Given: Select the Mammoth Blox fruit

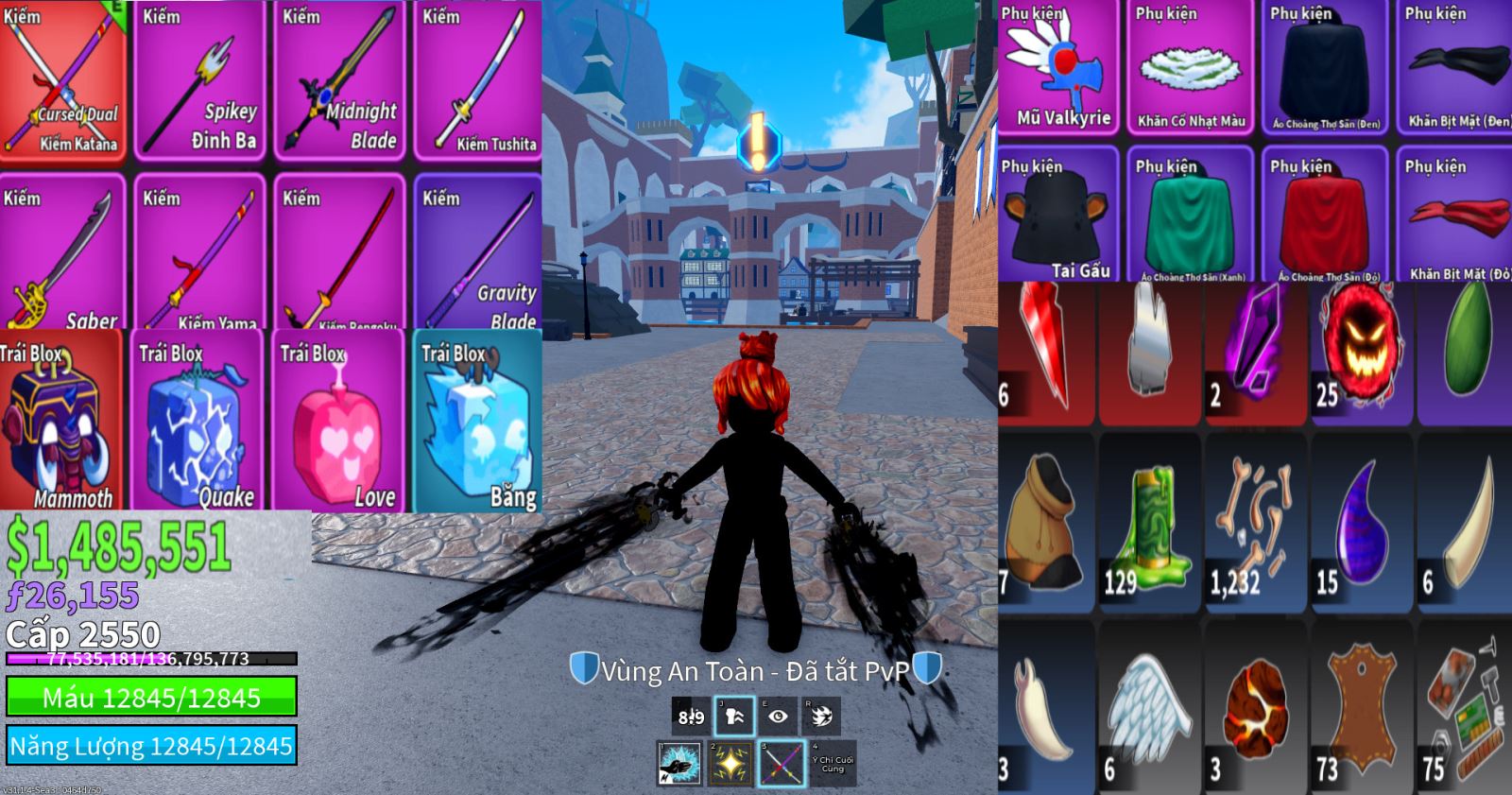Looking at the screenshot, I should pyautogui.click(x=62, y=422).
